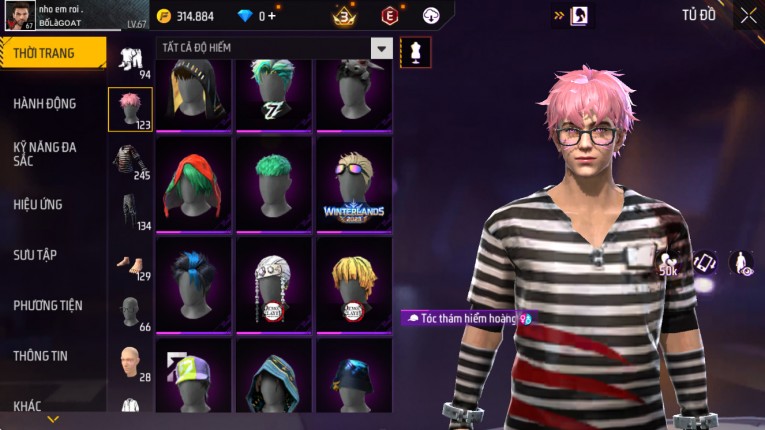Pick the pants subcategory with 134 items

pyautogui.click(x=130, y=212)
